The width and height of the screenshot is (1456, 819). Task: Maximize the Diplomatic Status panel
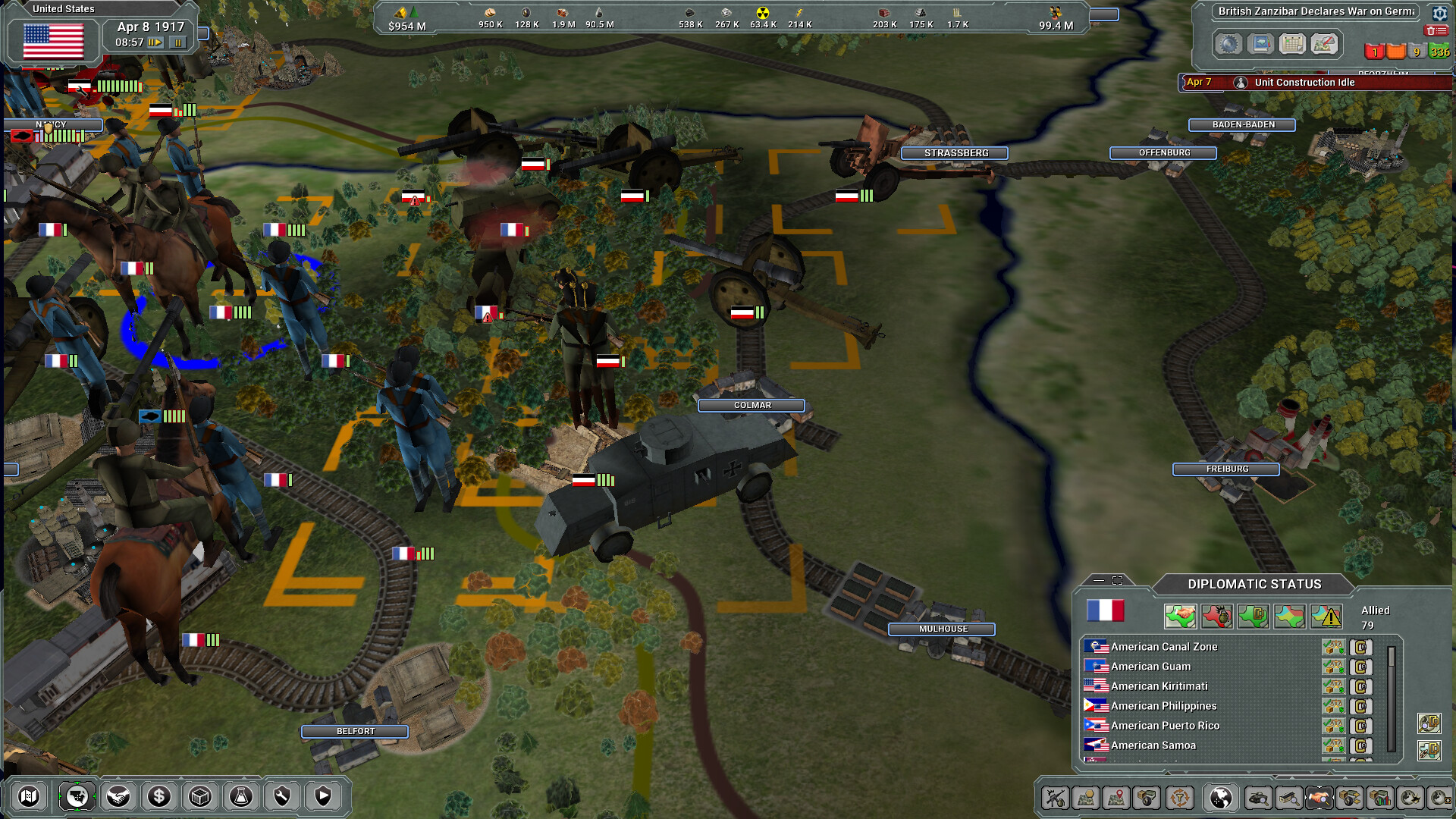tap(1117, 581)
